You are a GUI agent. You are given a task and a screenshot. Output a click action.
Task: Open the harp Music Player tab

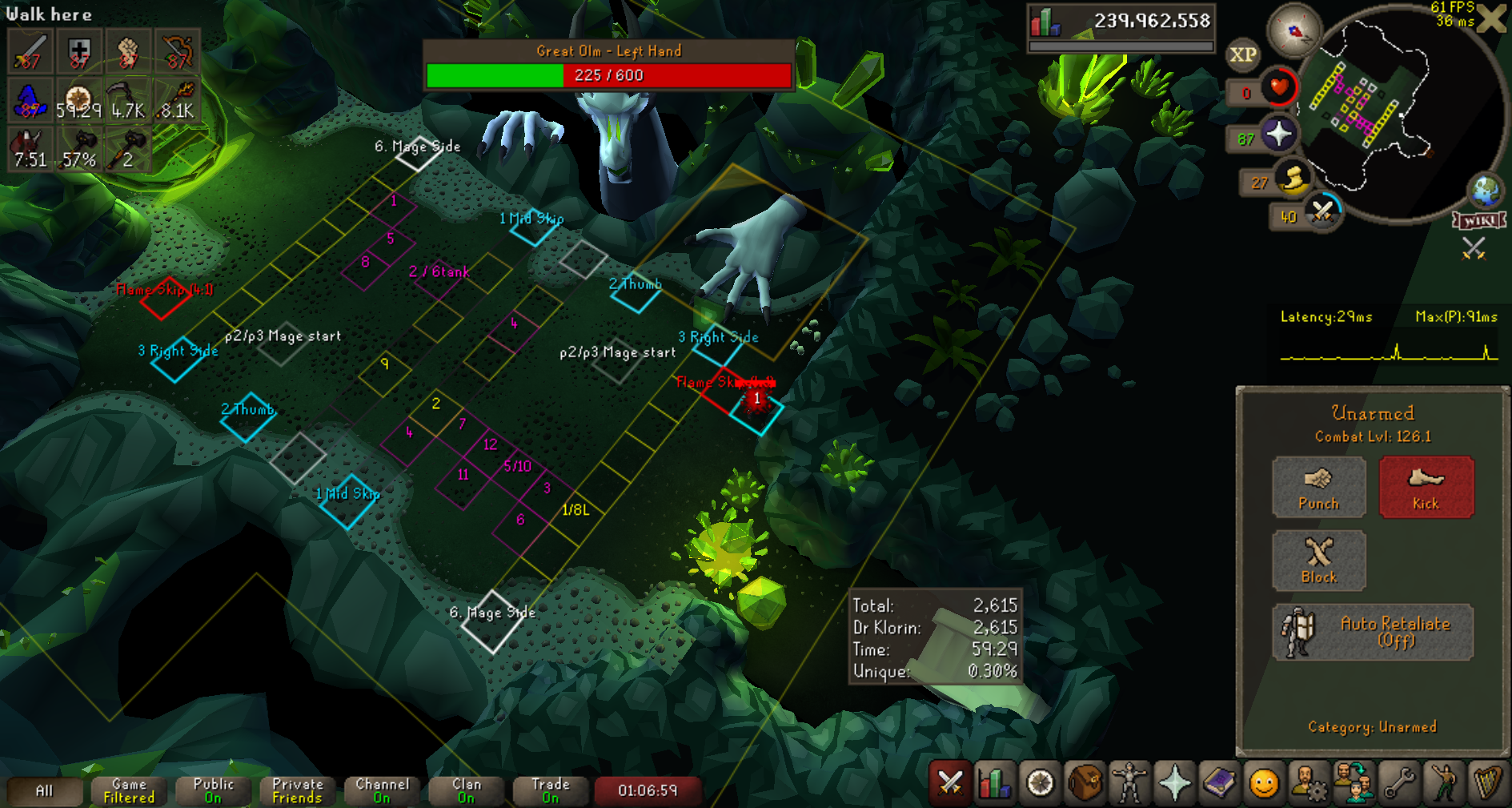[x=1488, y=782]
